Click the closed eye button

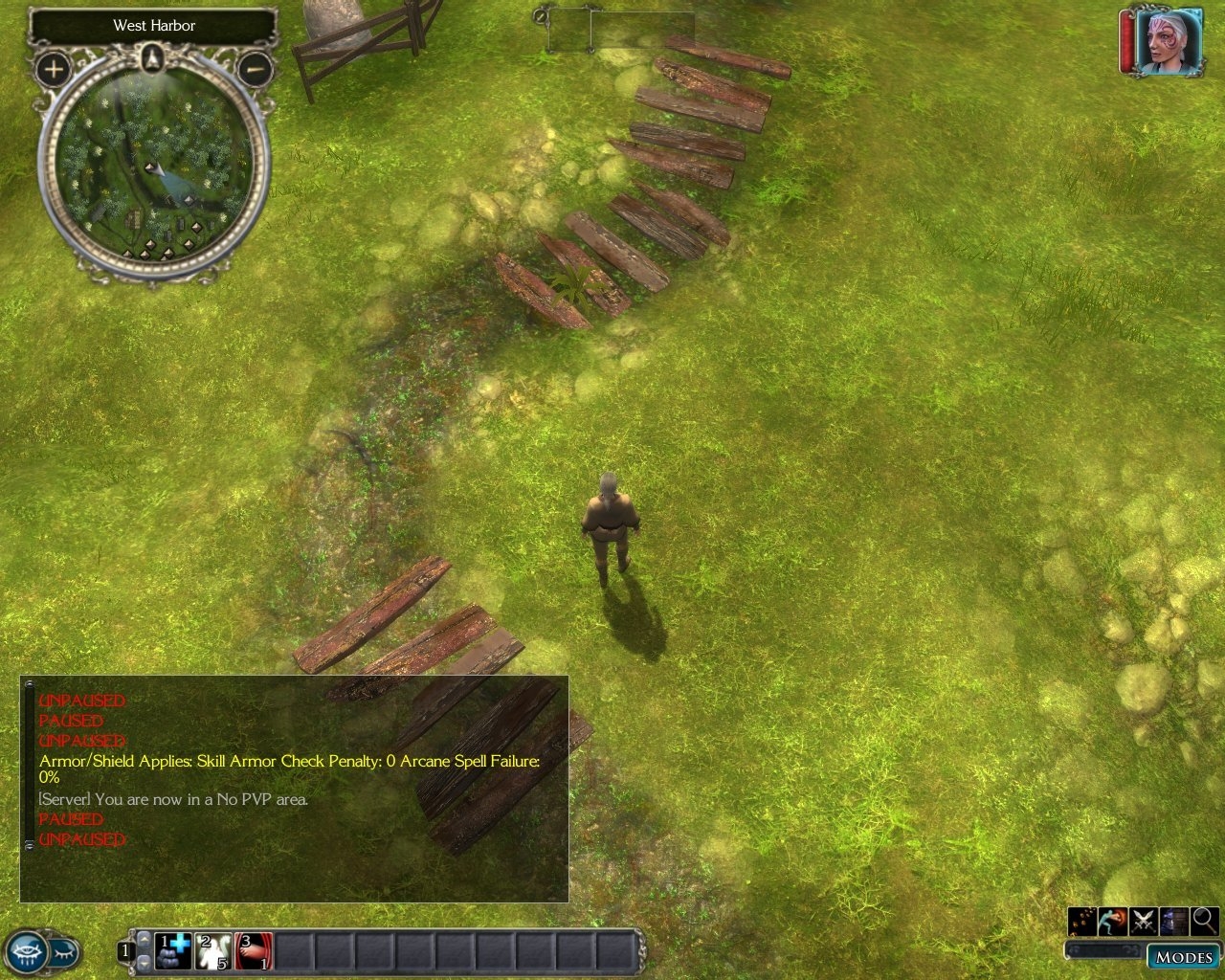[x=64, y=952]
